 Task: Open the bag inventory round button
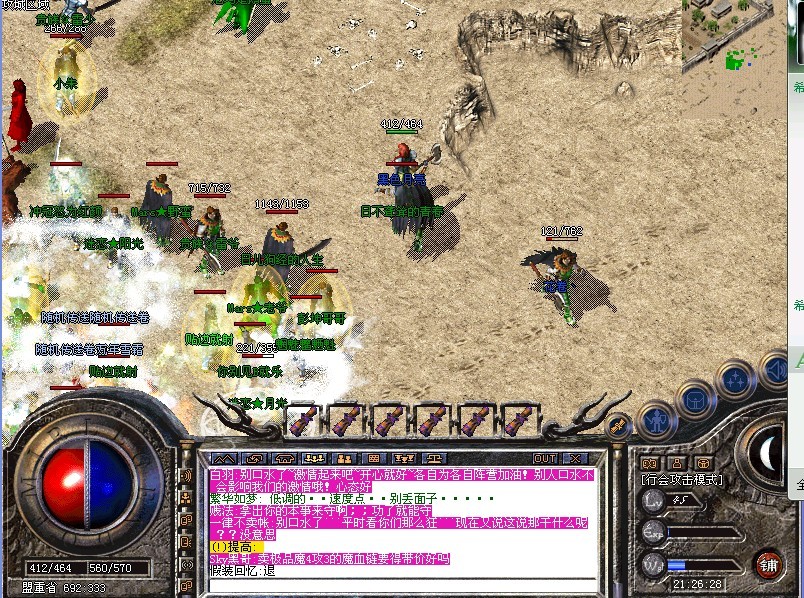(x=695, y=401)
